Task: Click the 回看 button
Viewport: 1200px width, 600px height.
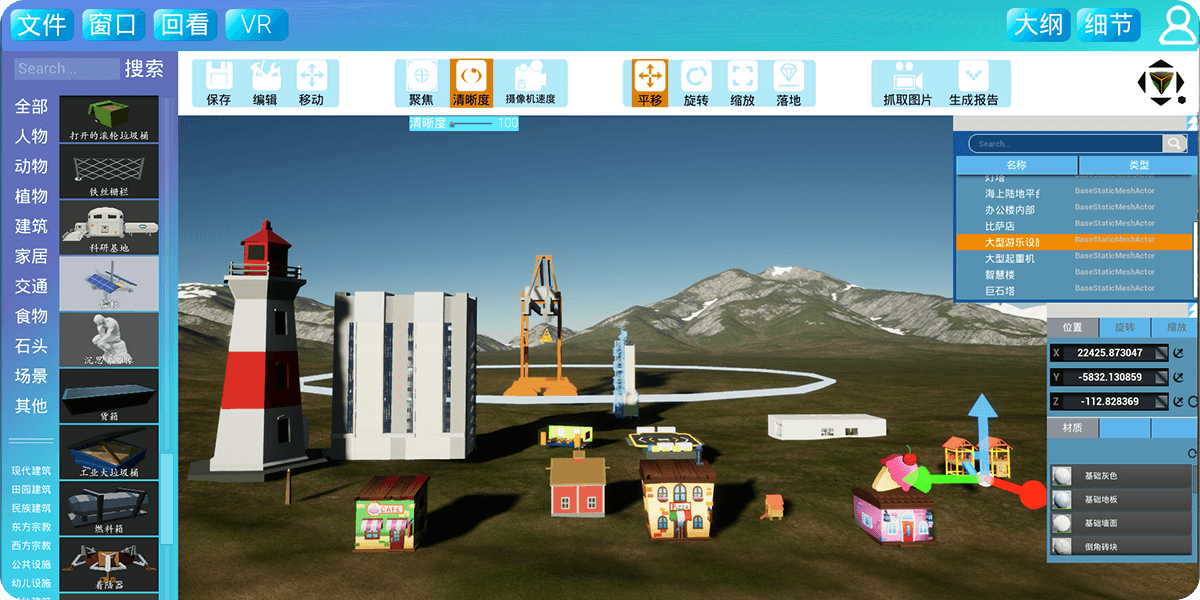Action: pyautogui.click(x=186, y=25)
